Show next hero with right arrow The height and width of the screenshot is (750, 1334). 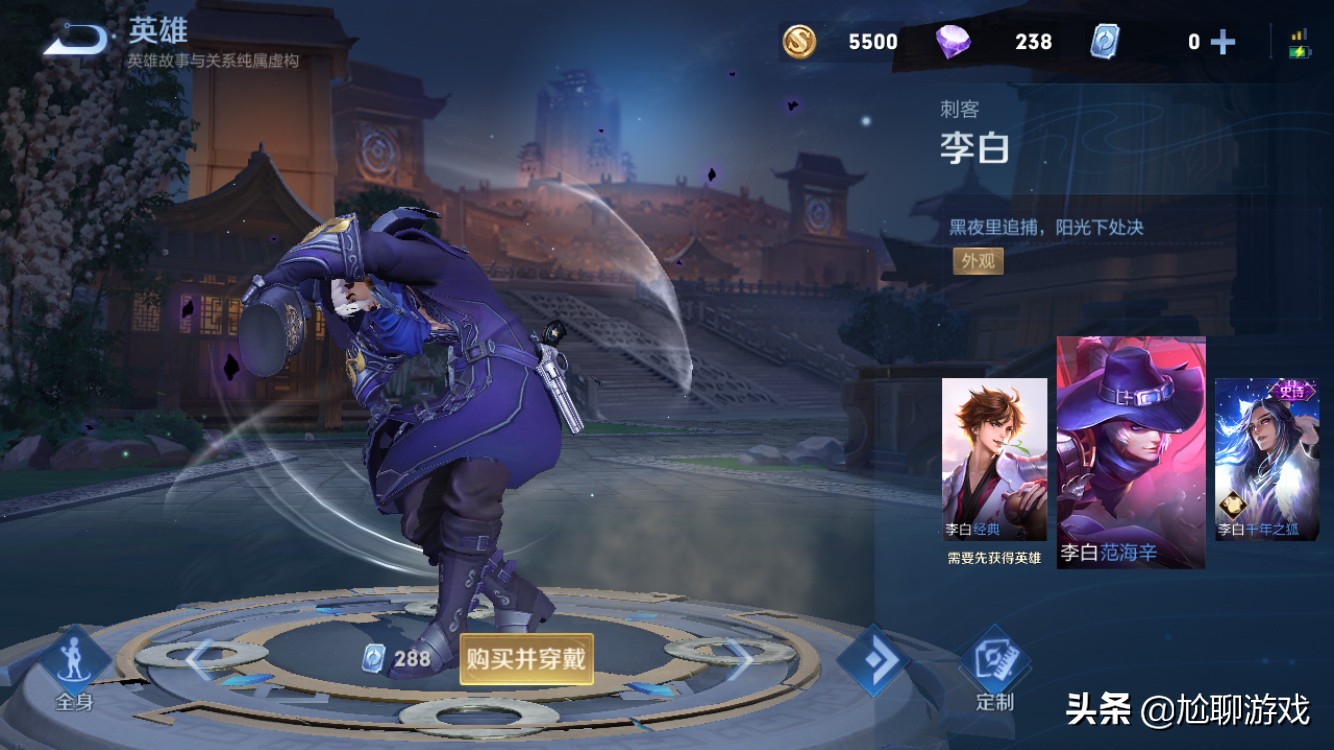point(738,659)
